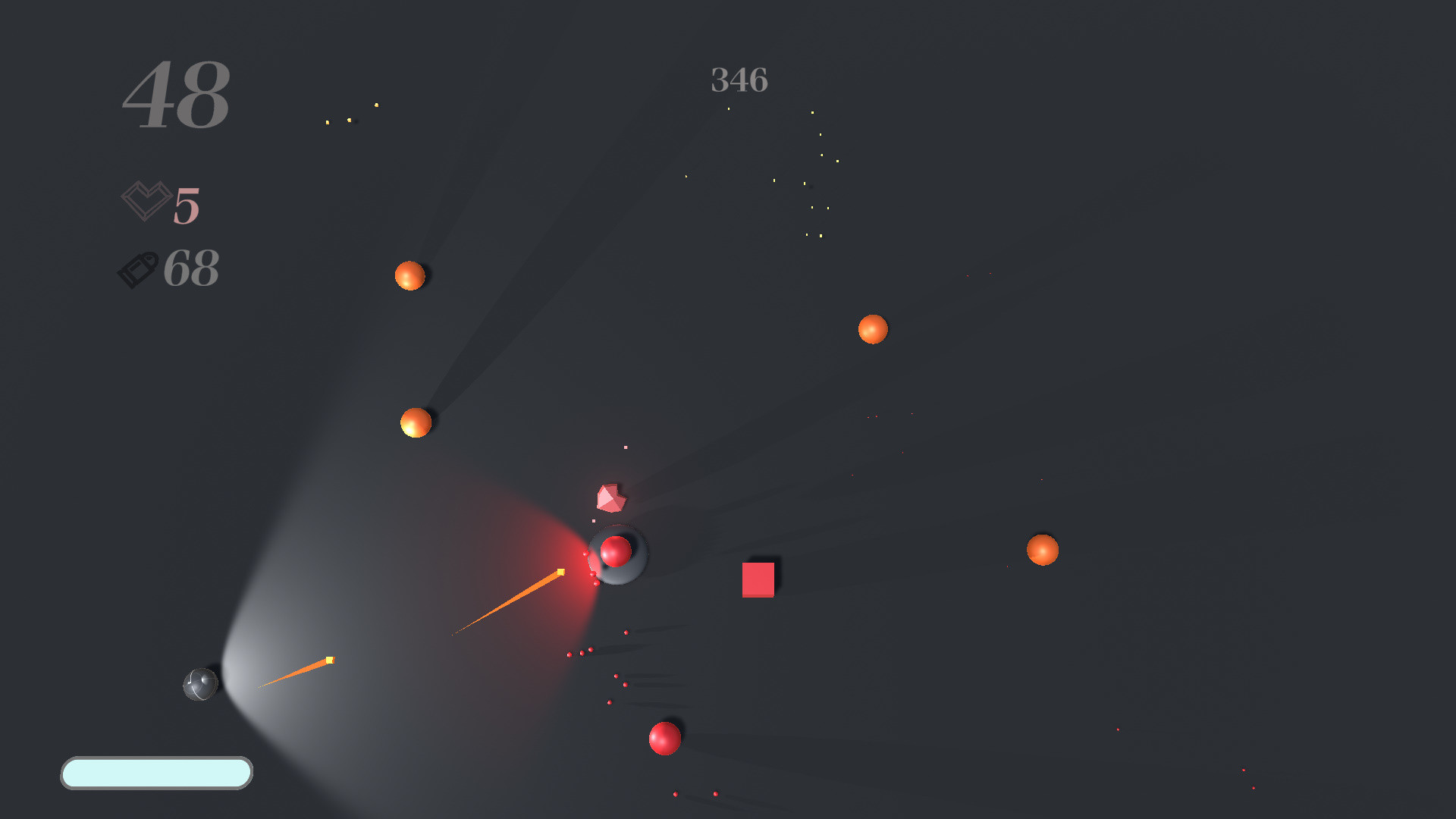Click the red square enemy
The height and width of the screenshot is (819, 1456).
[x=758, y=579]
